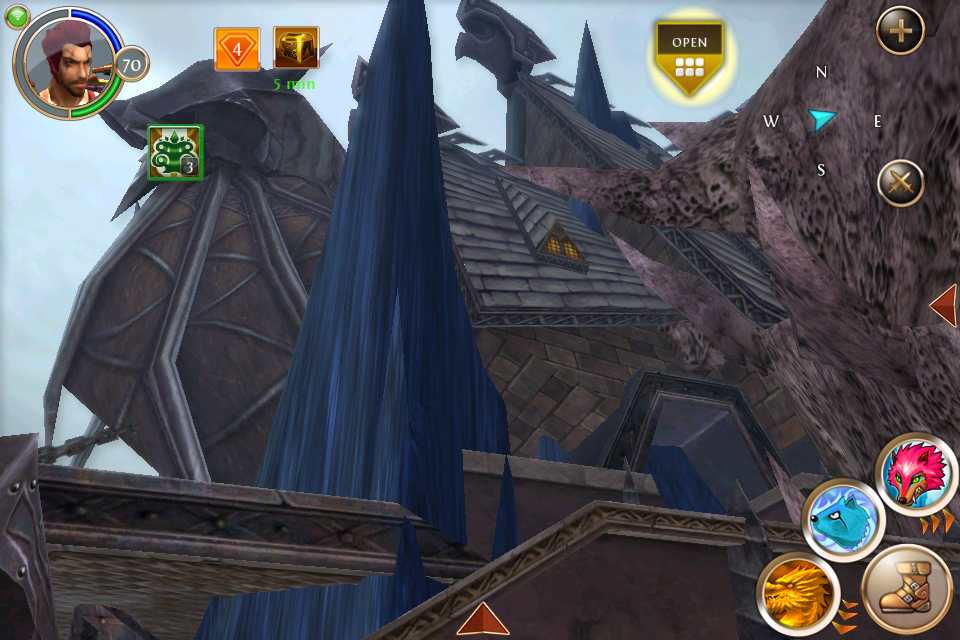
Task: Open the treasure chest timer icon
Action: pos(296,49)
